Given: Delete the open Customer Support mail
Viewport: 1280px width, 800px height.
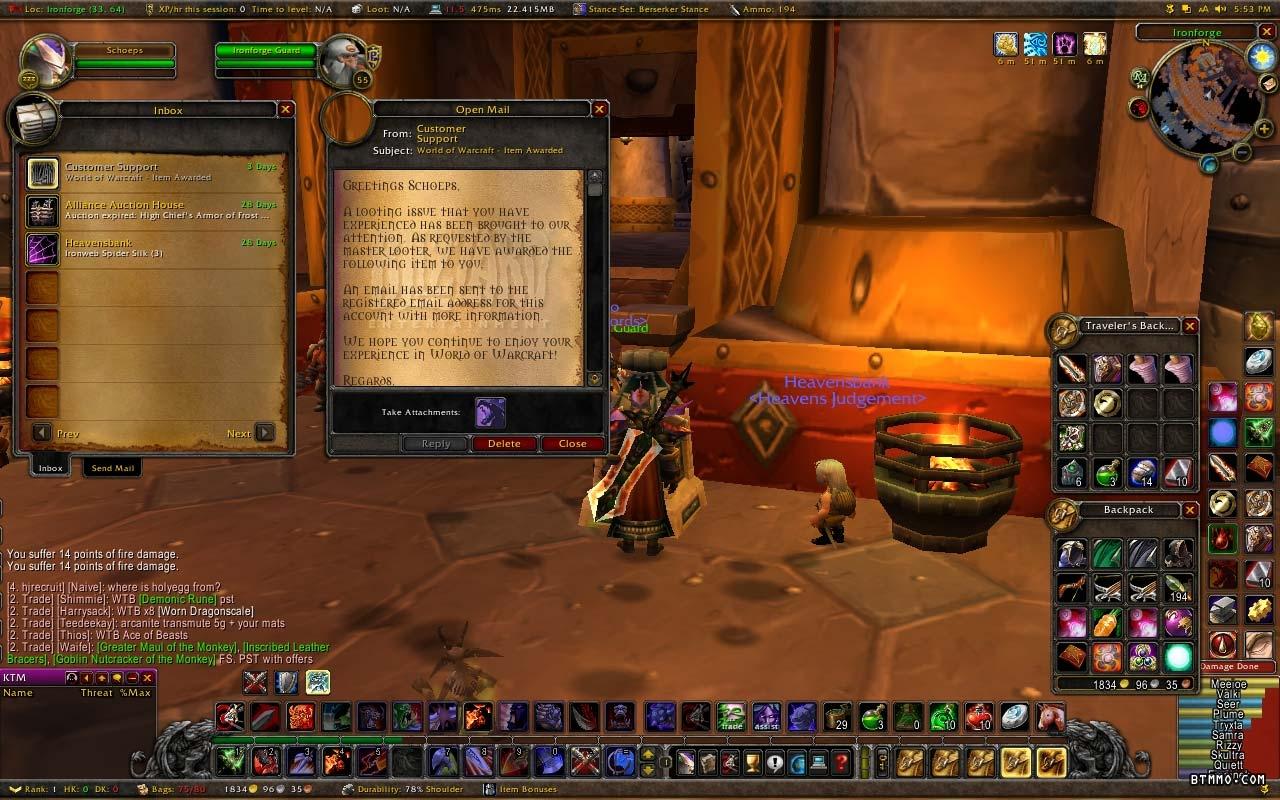Looking at the screenshot, I should (504, 444).
